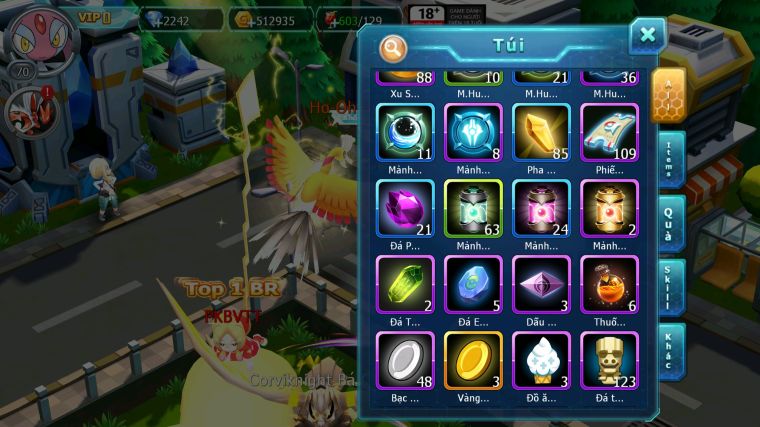Viewport: 760px width, 427px height.
Task: Select the Khác tab
Action: click(x=668, y=350)
